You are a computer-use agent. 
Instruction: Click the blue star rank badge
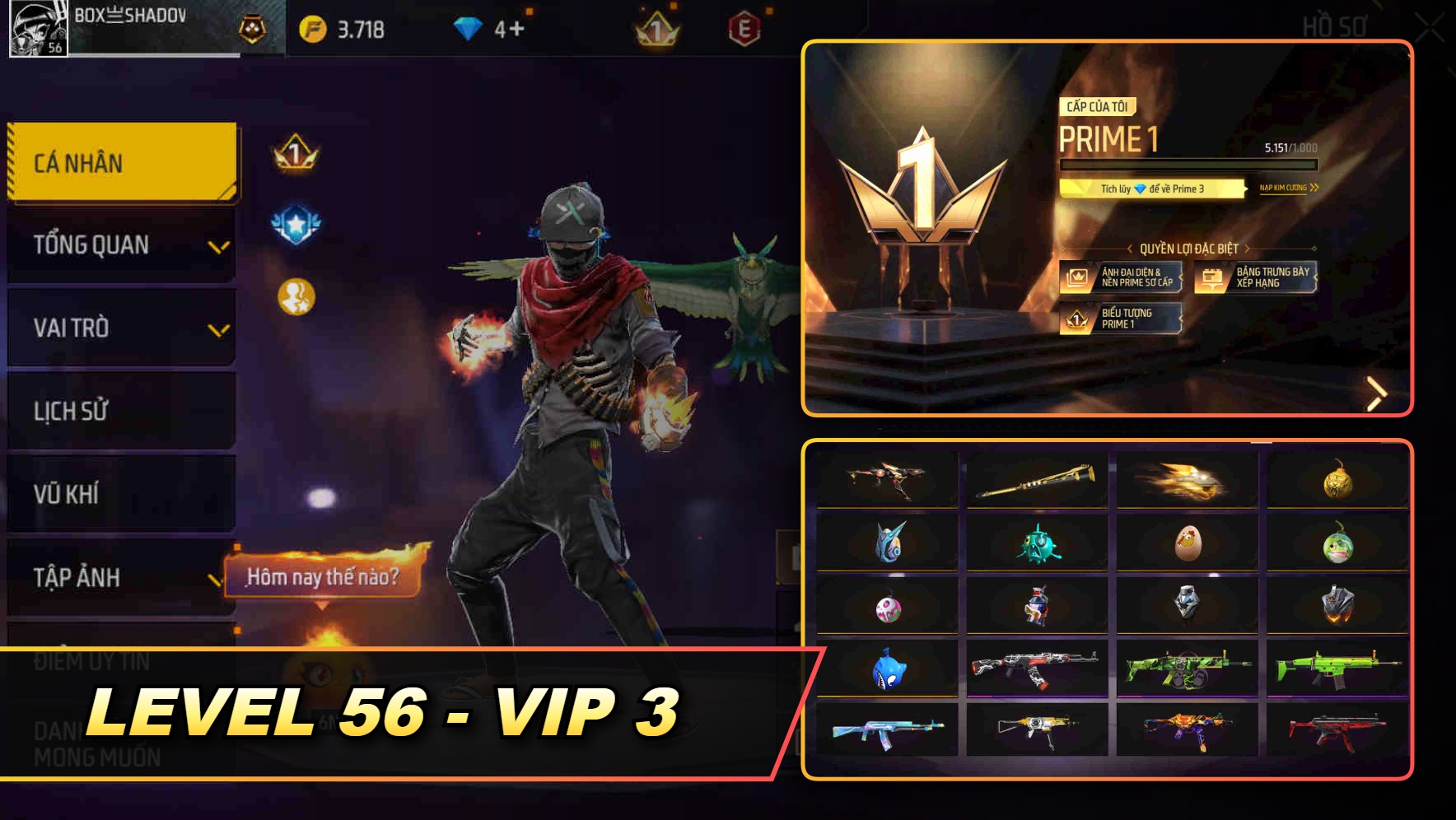[295, 220]
